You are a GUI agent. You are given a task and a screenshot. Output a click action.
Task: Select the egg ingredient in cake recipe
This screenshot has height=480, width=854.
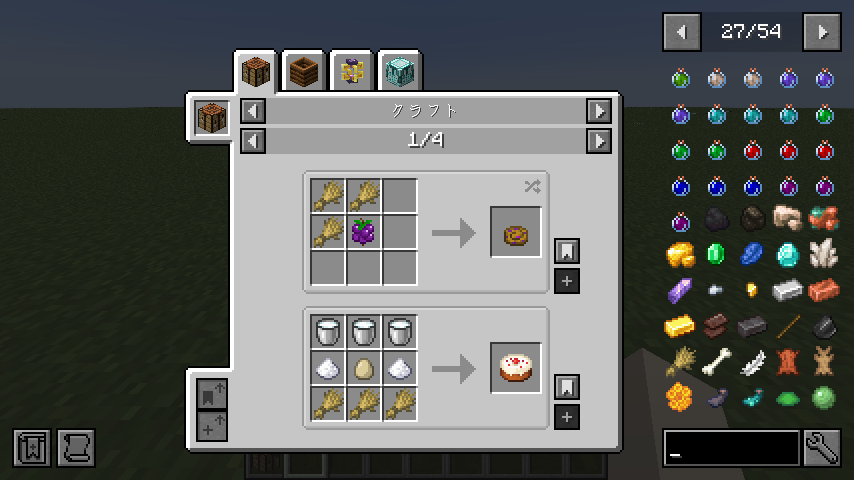(364, 368)
